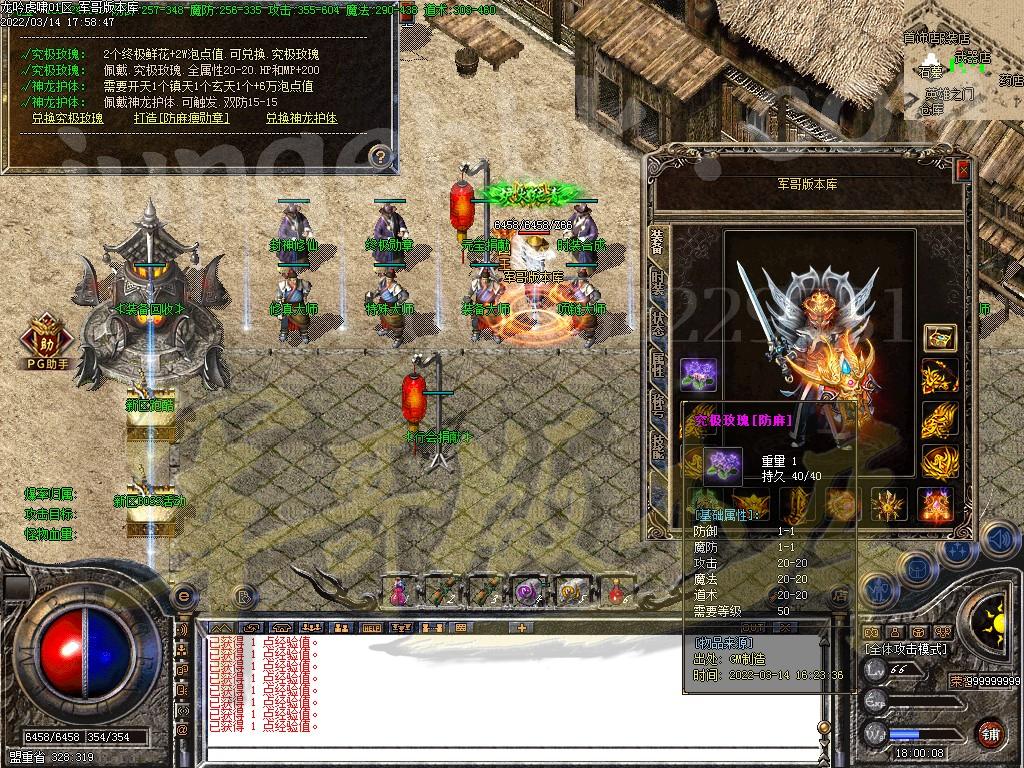Open the PG助手 assistant button

coord(44,340)
